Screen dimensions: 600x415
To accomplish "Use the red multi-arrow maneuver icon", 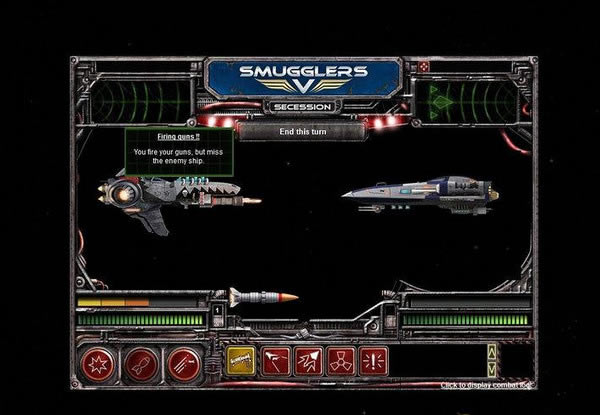I will tap(308, 361).
